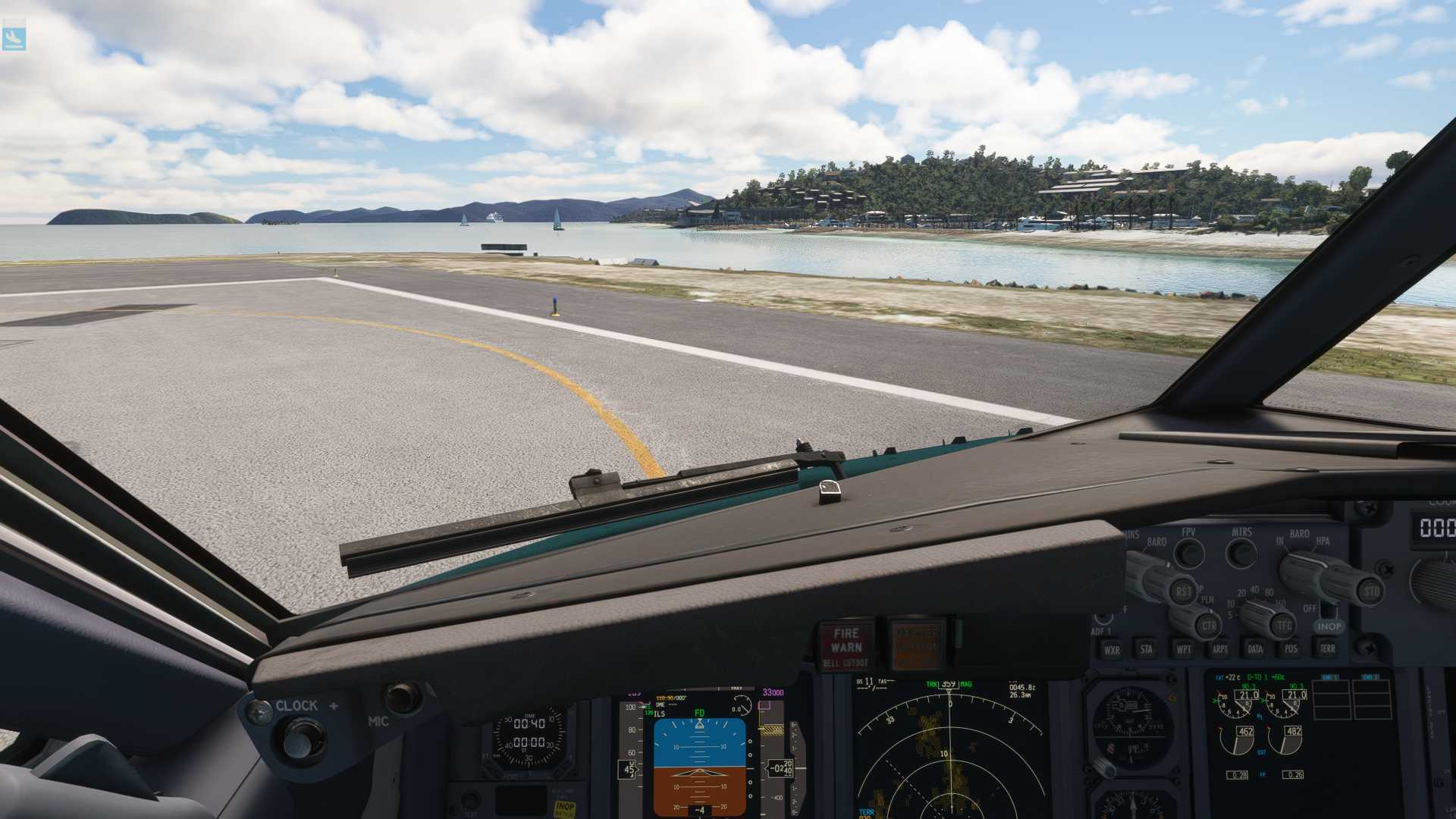The height and width of the screenshot is (819, 1456).
Task: Push the FPV flight path vector button
Action: click(x=1188, y=552)
